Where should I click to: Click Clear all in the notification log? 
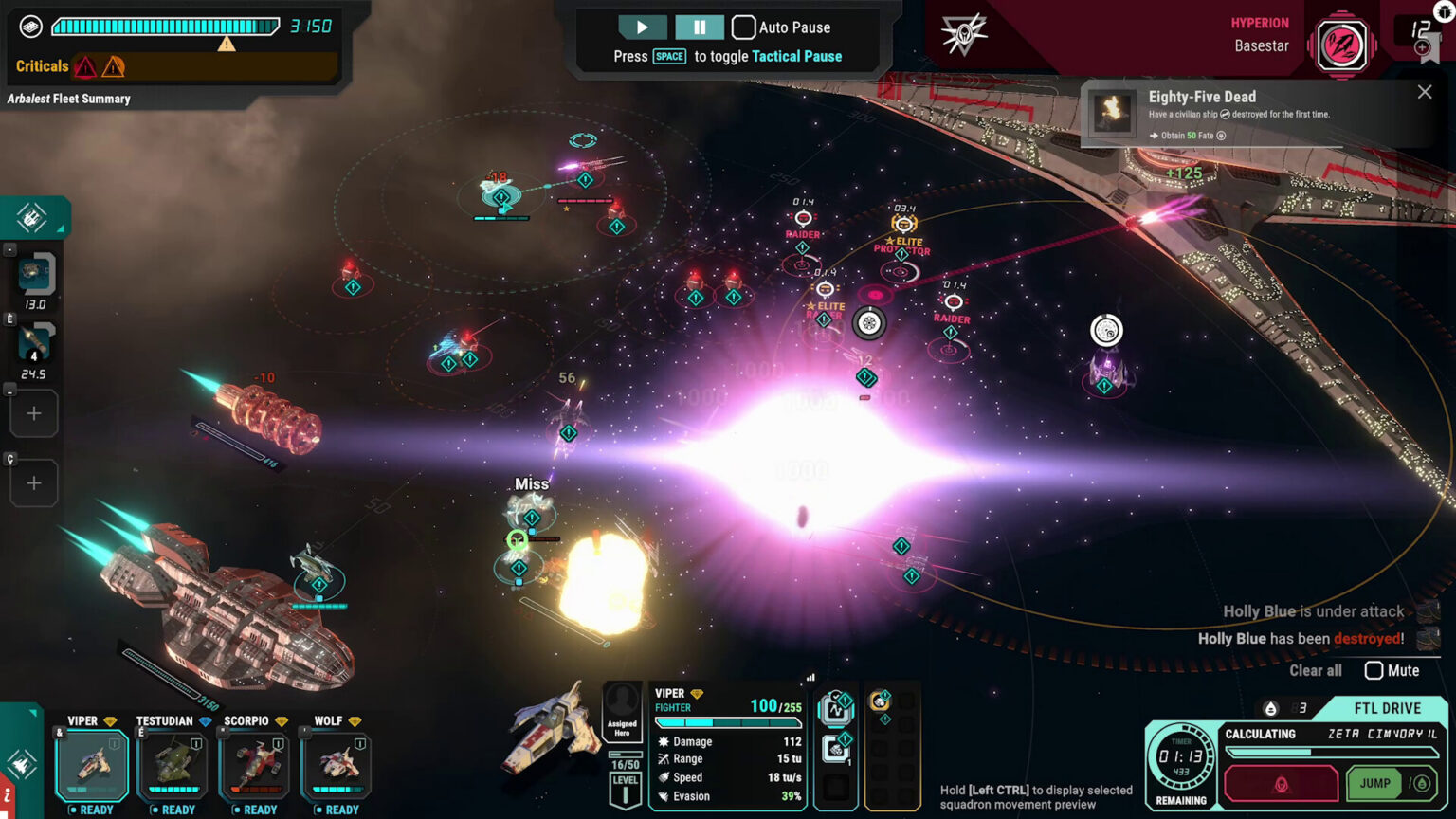tap(1315, 671)
